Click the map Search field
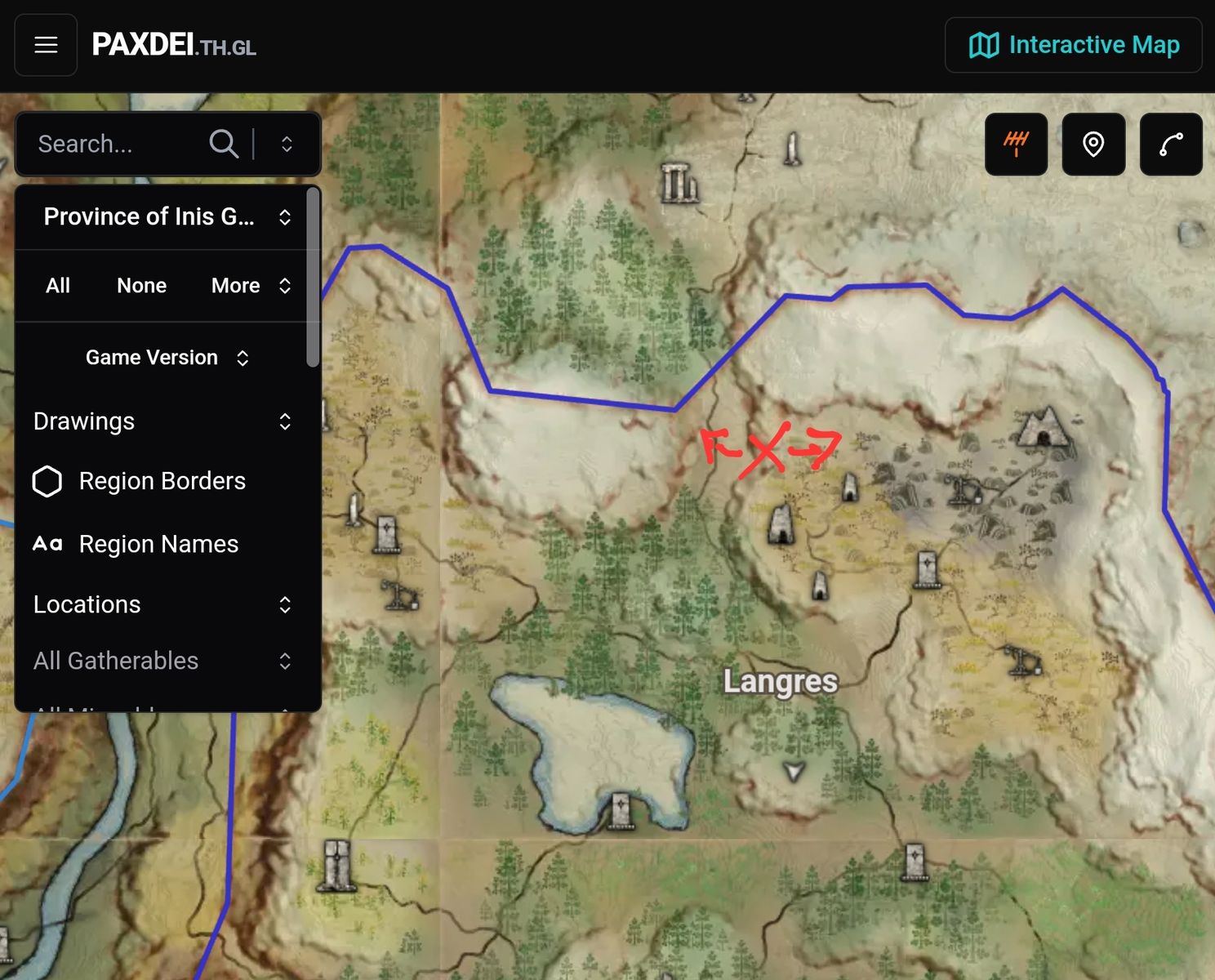Screen dimensions: 1215x980 118,144
